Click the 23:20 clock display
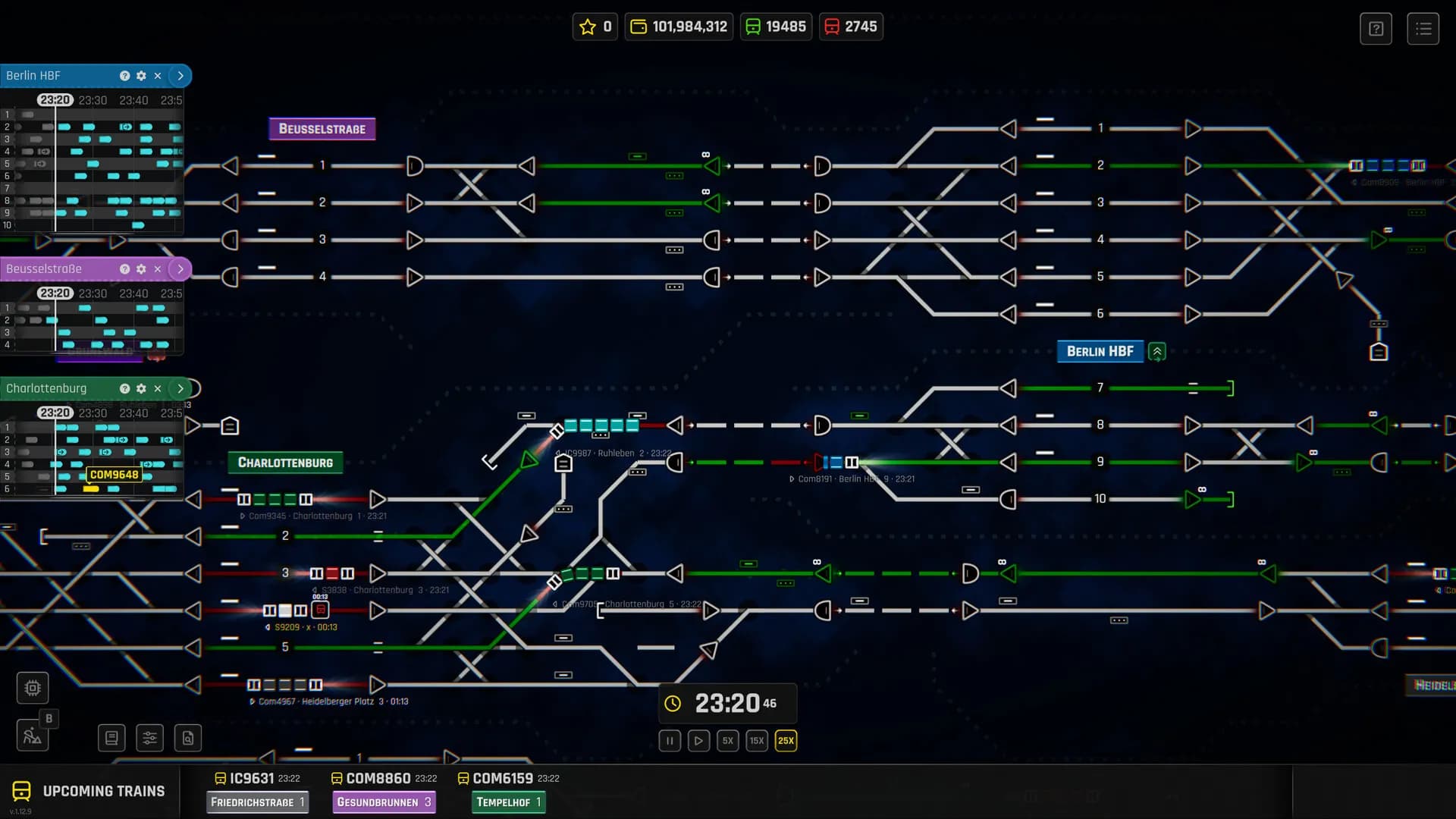This screenshot has height=819, width=1456. (x=726, y=703)
